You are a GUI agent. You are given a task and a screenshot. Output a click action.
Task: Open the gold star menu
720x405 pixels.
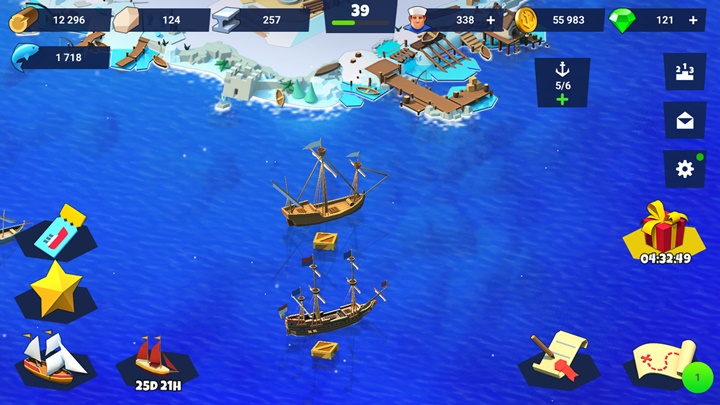56,288
